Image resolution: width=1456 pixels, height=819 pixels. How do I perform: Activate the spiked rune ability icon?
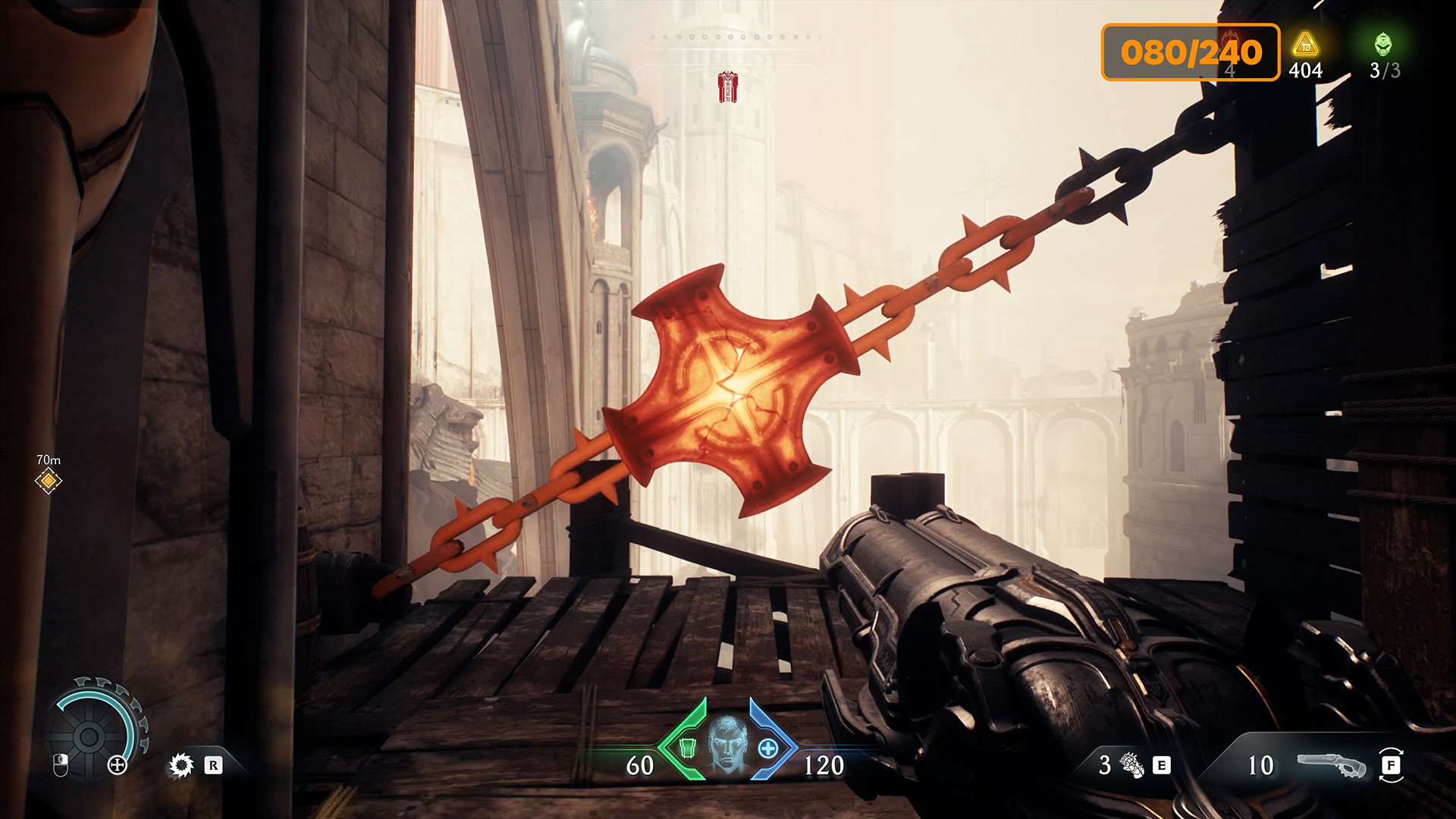pyautogui.click(x=181, y=765)
